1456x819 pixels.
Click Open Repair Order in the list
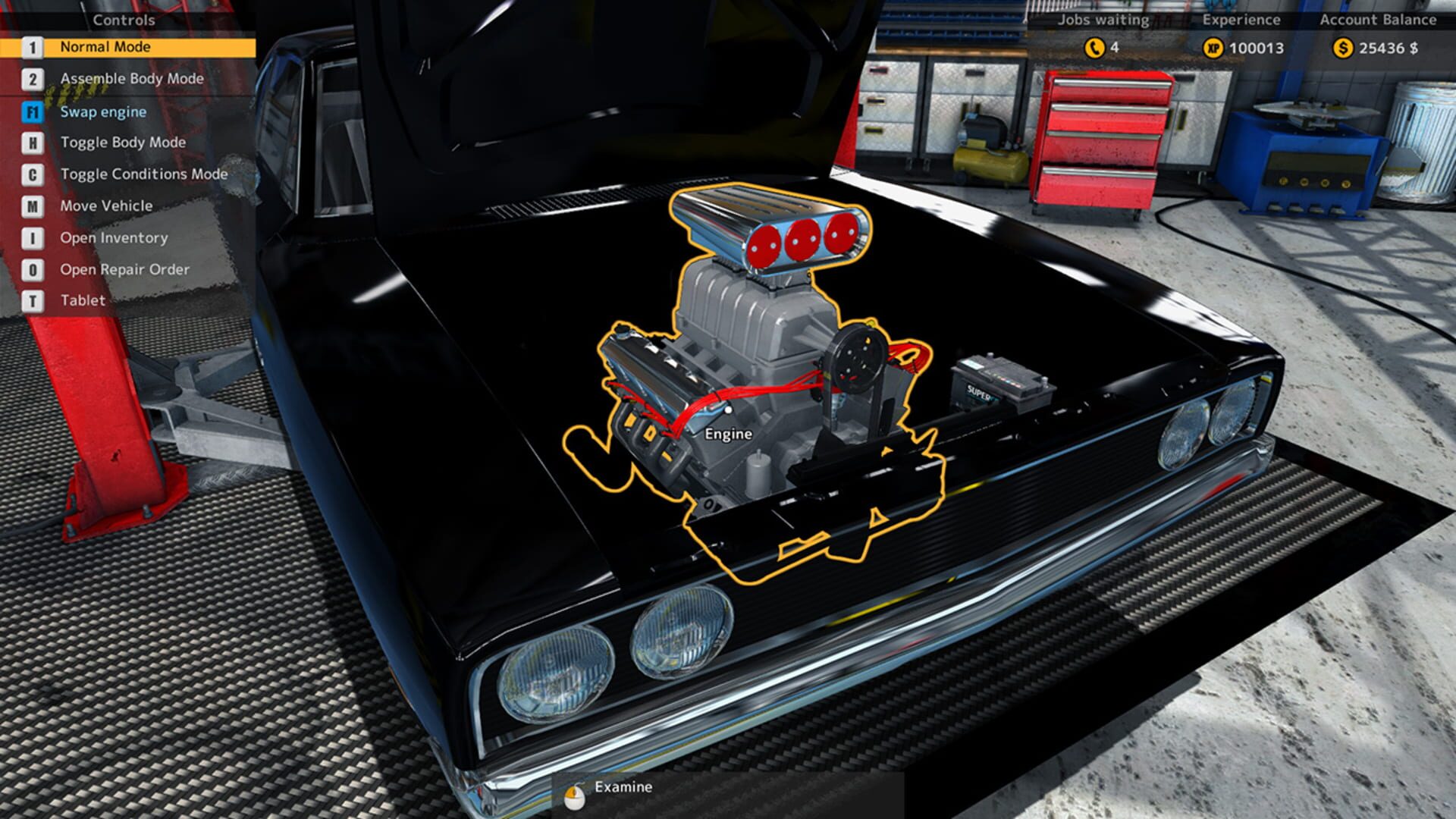(126, 269)
